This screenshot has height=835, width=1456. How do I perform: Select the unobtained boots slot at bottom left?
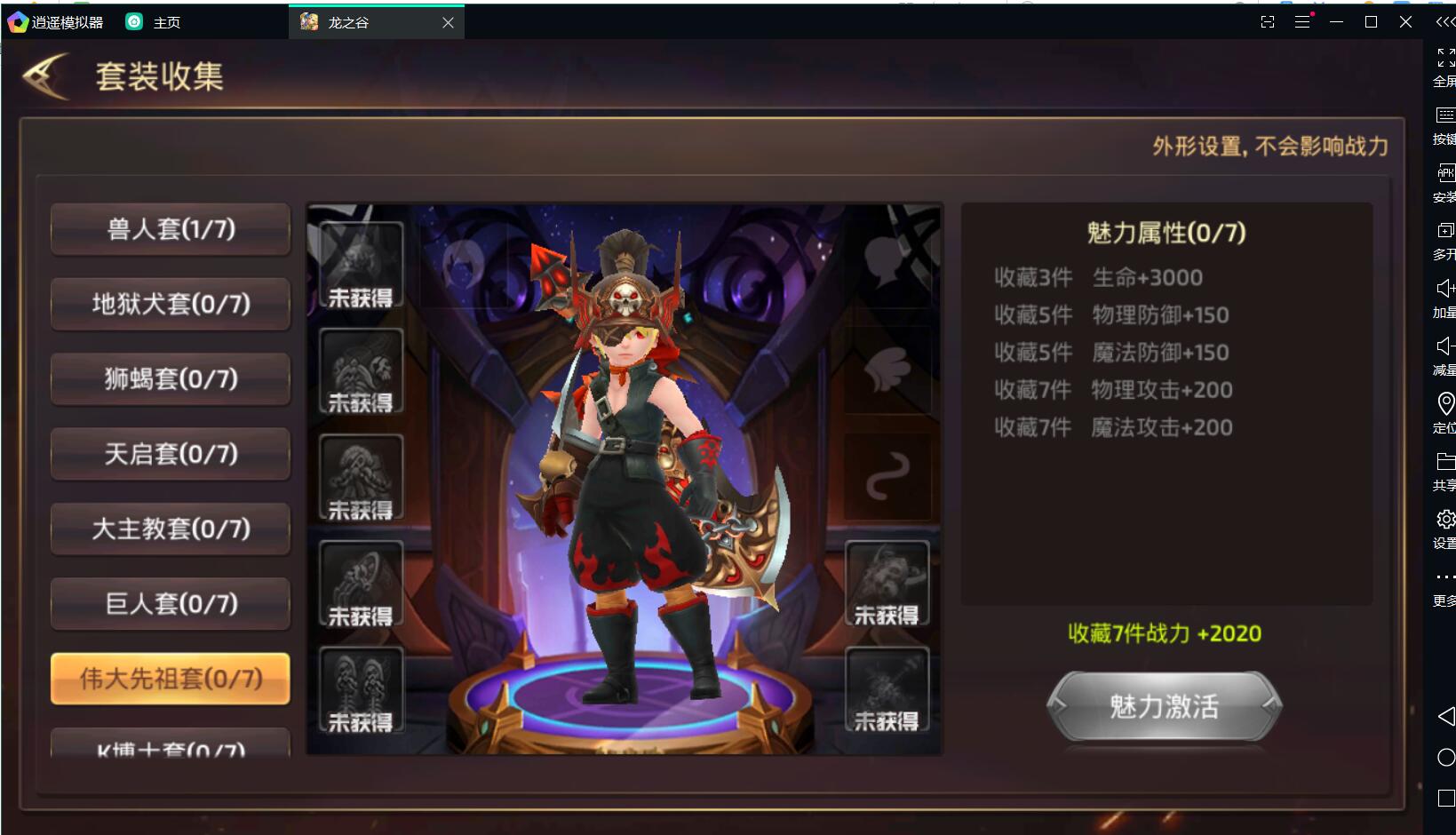361,690
